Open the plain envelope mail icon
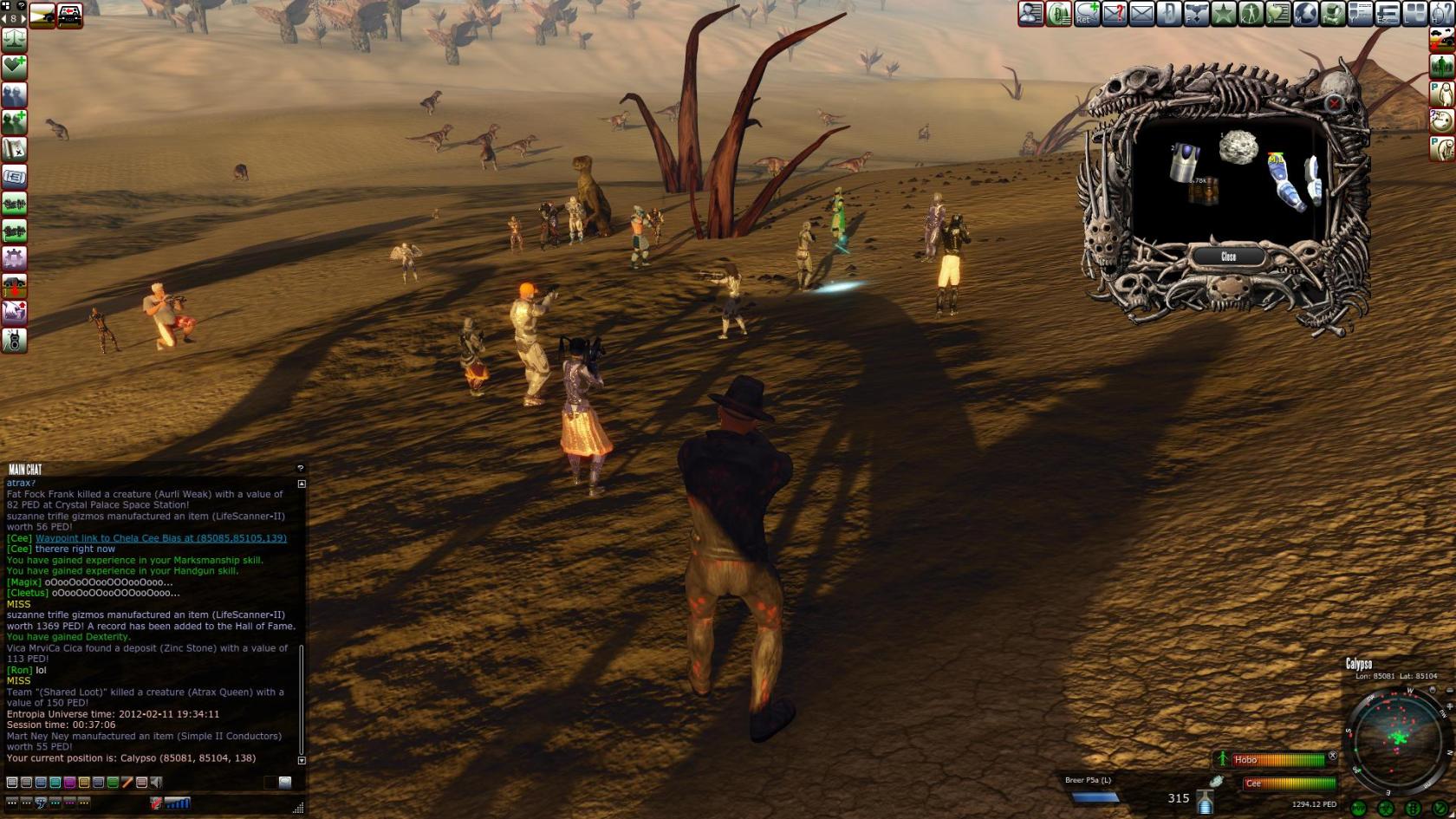 coord(1141,14)
